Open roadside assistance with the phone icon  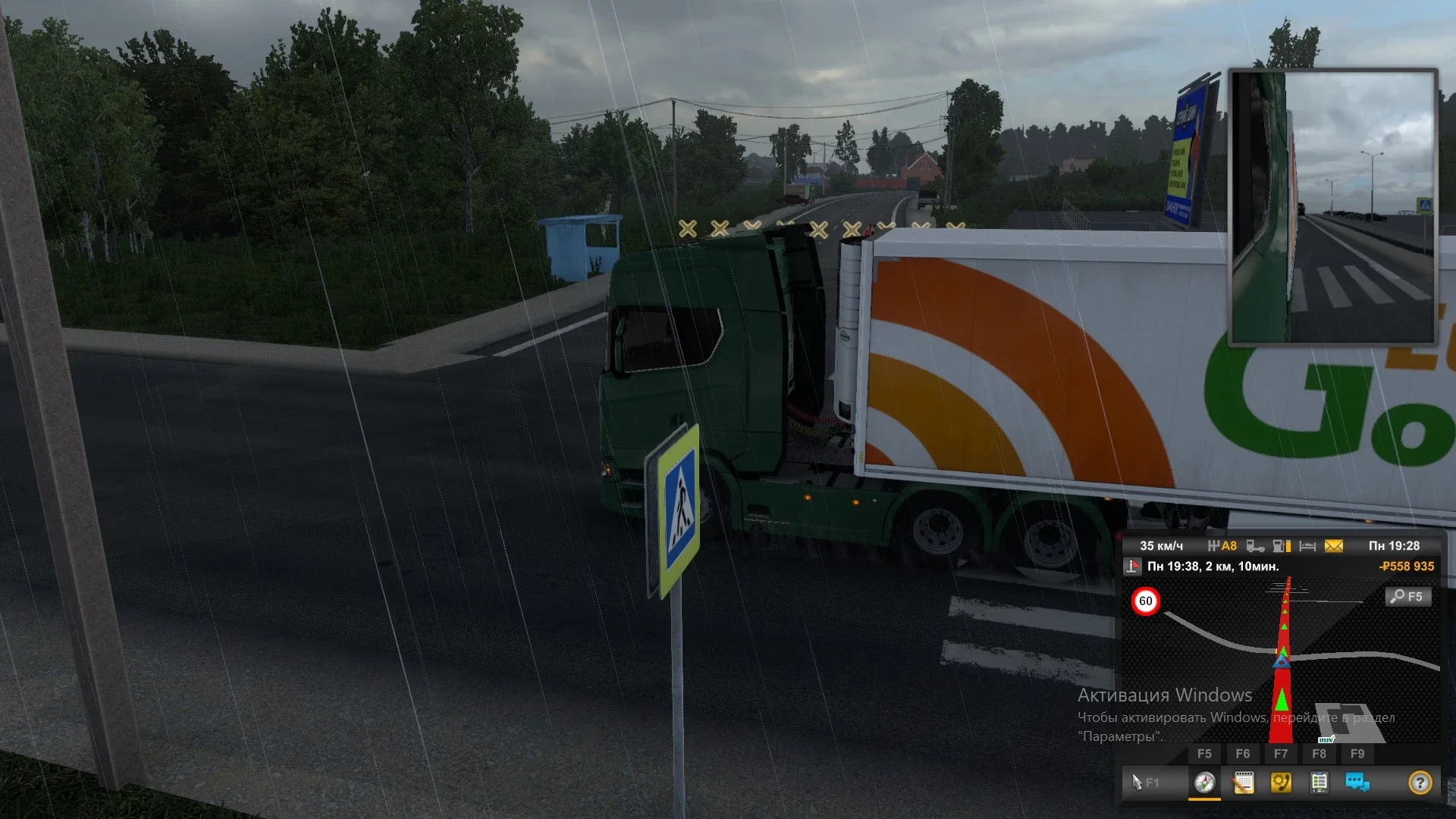click(x=1281, y=783)
